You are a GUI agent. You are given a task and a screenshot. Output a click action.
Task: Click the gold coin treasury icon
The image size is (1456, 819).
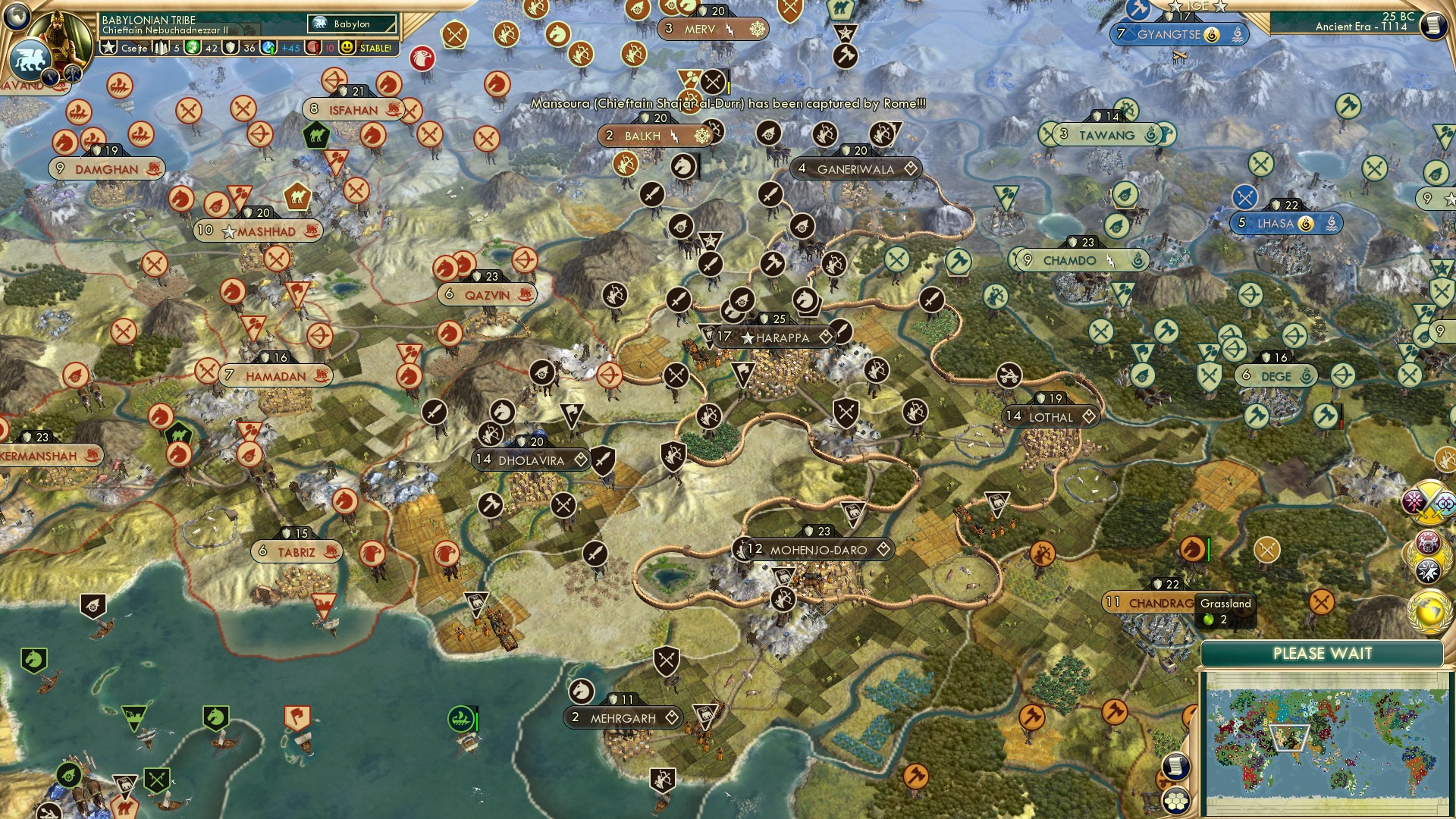coord(193,47)
